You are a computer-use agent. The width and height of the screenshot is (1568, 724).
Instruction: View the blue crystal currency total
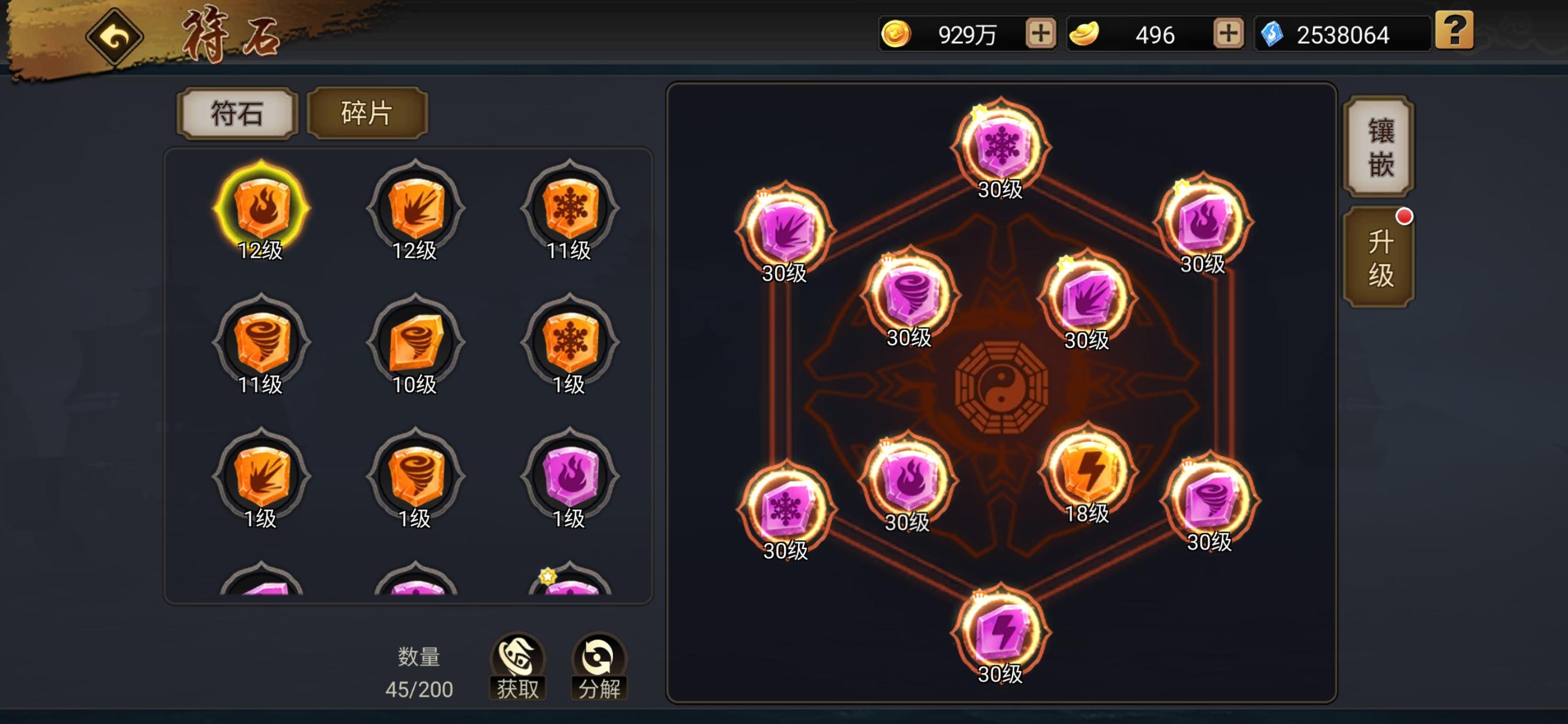pyautogui.click(x=1342, y=34)
